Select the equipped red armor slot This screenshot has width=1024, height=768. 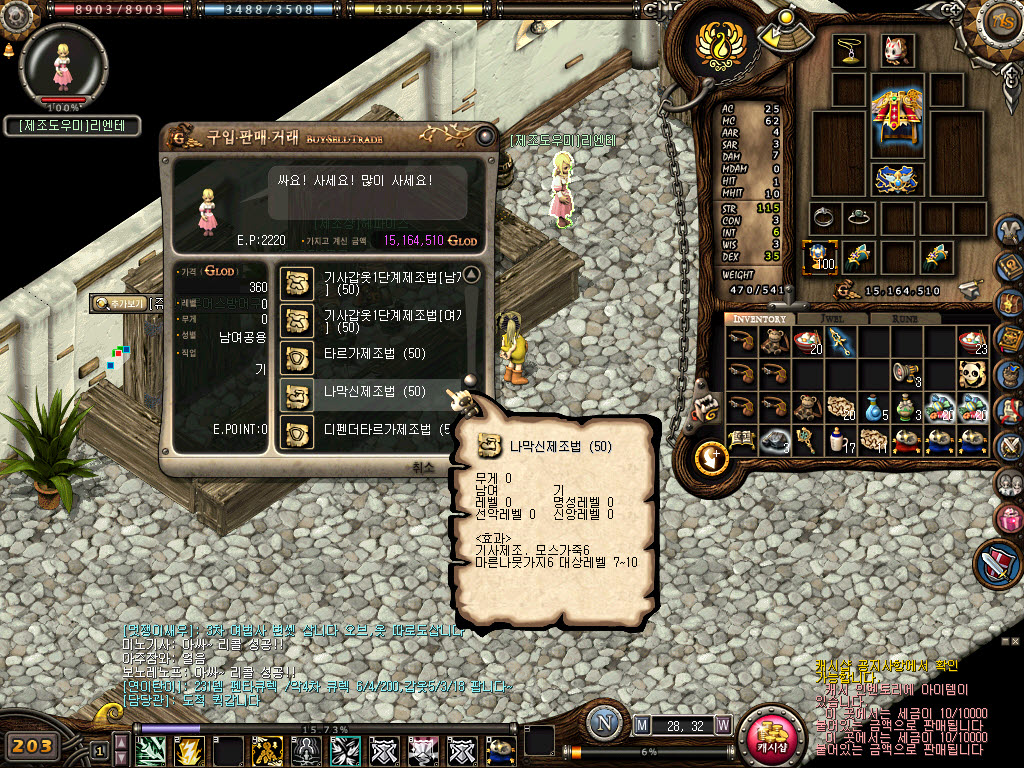pyautogui.click(x=897, y=112)
